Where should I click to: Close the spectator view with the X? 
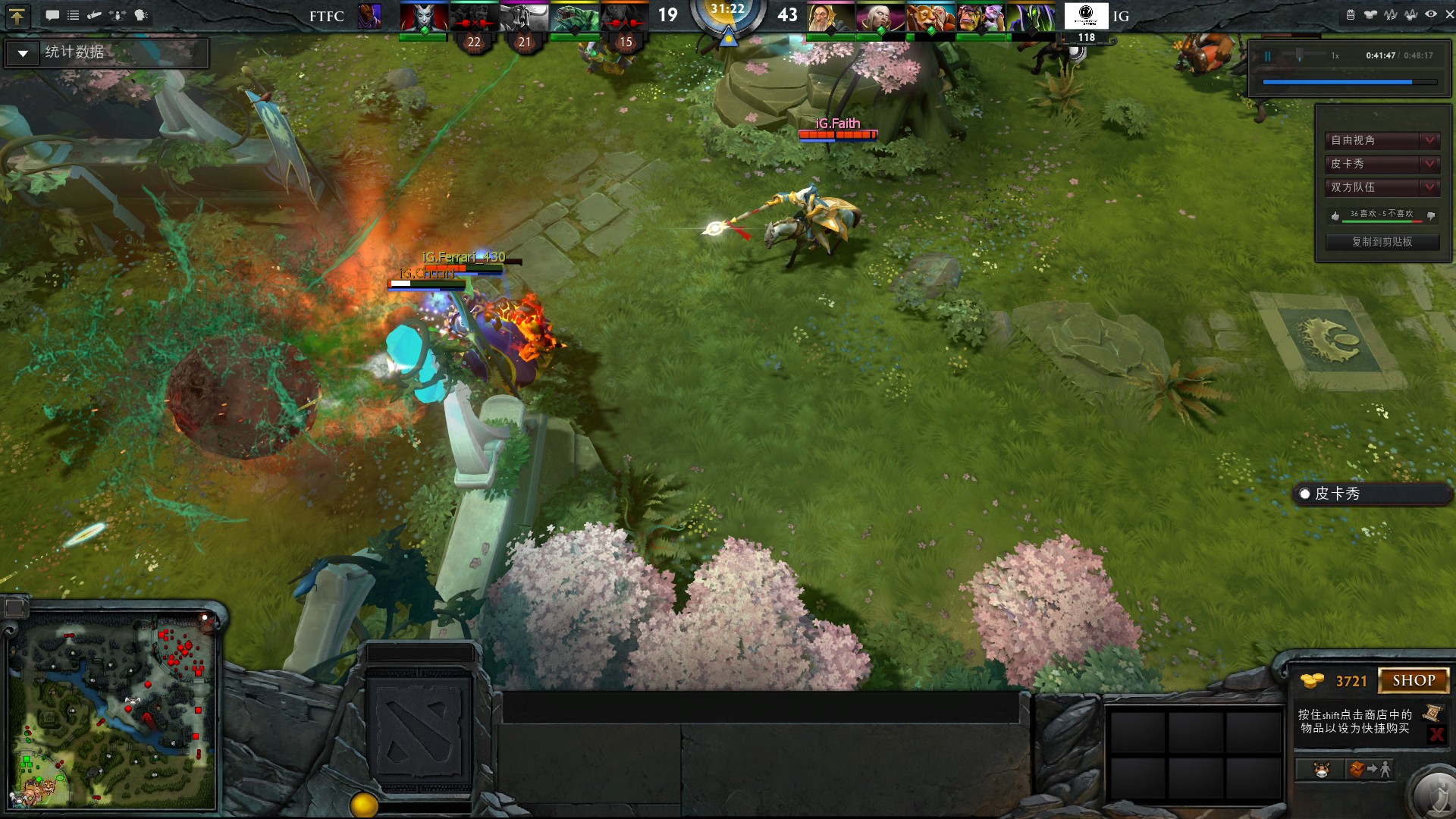(1449, 14)
